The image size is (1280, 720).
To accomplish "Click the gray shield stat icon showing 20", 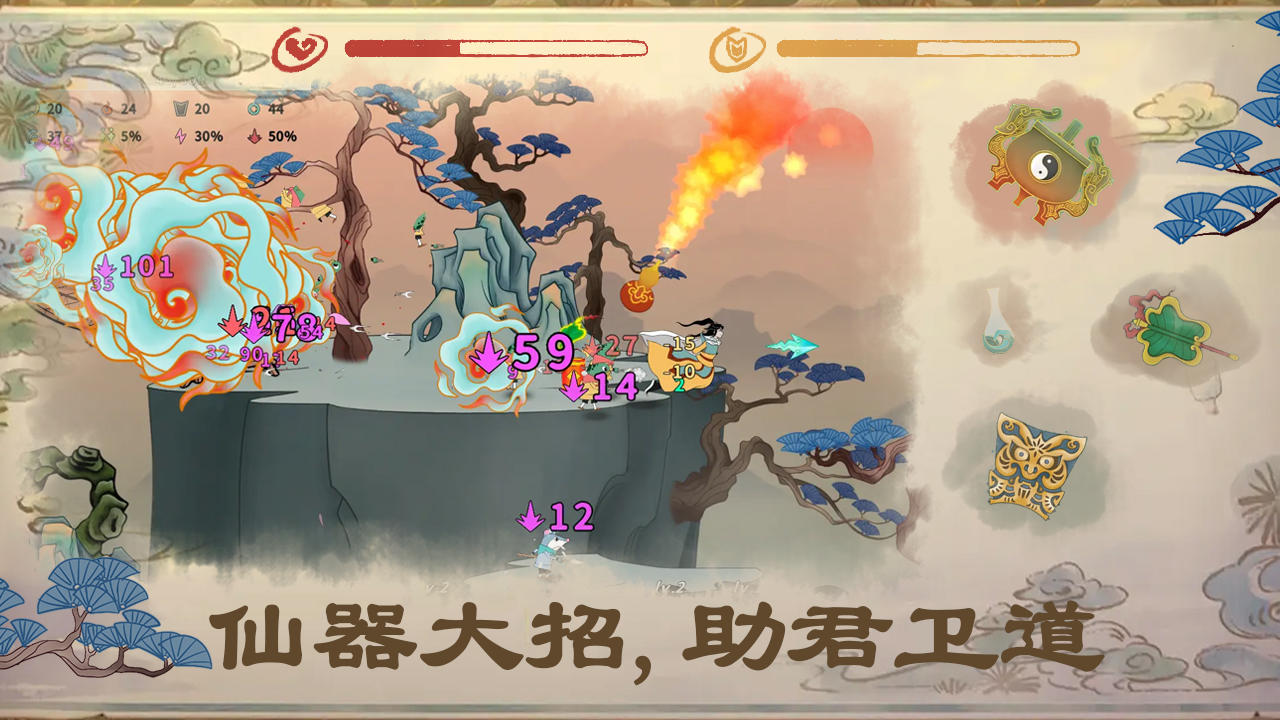I will pyautogui.click(x=180, y=108).
